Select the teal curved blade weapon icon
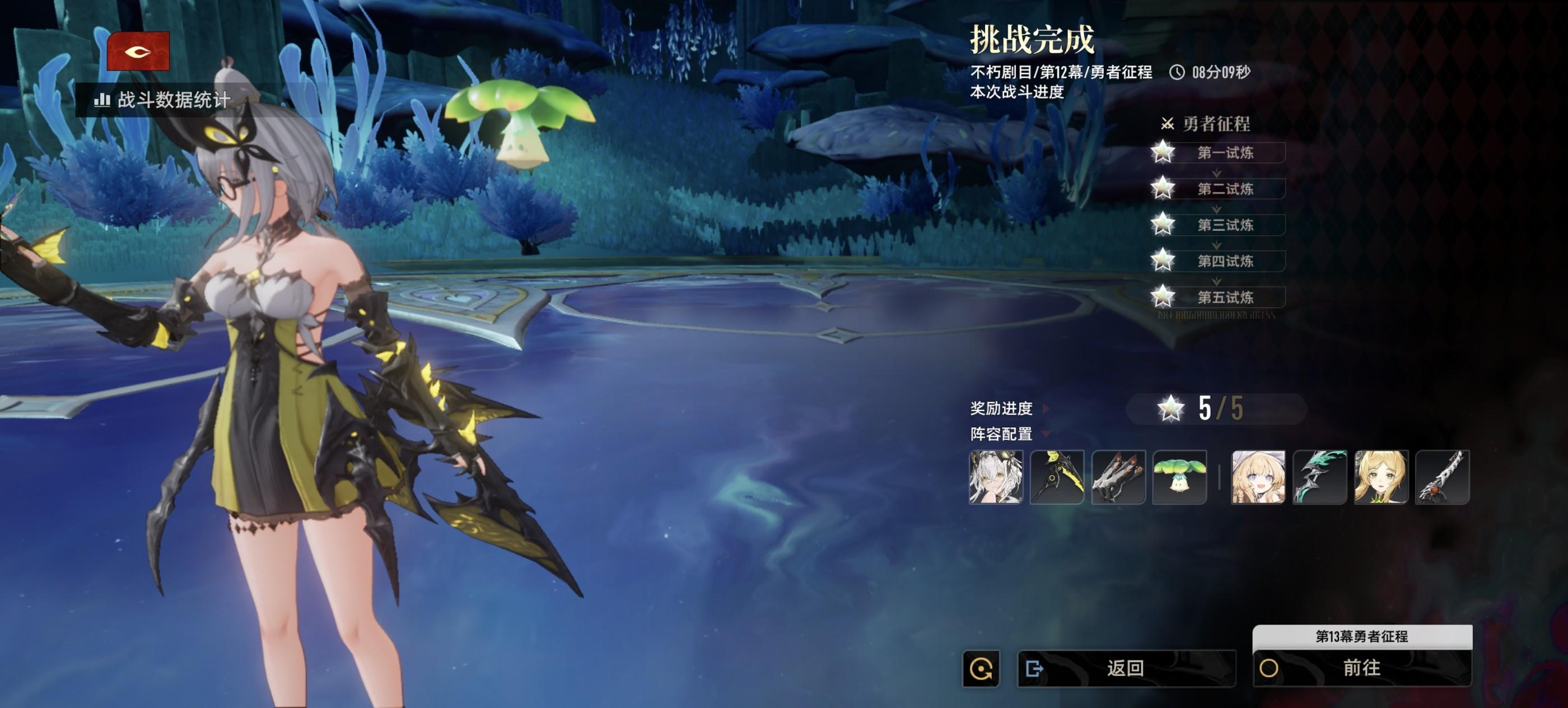Image resolution: width=1568 pixels, height=708 pixels. [1320, 477]
